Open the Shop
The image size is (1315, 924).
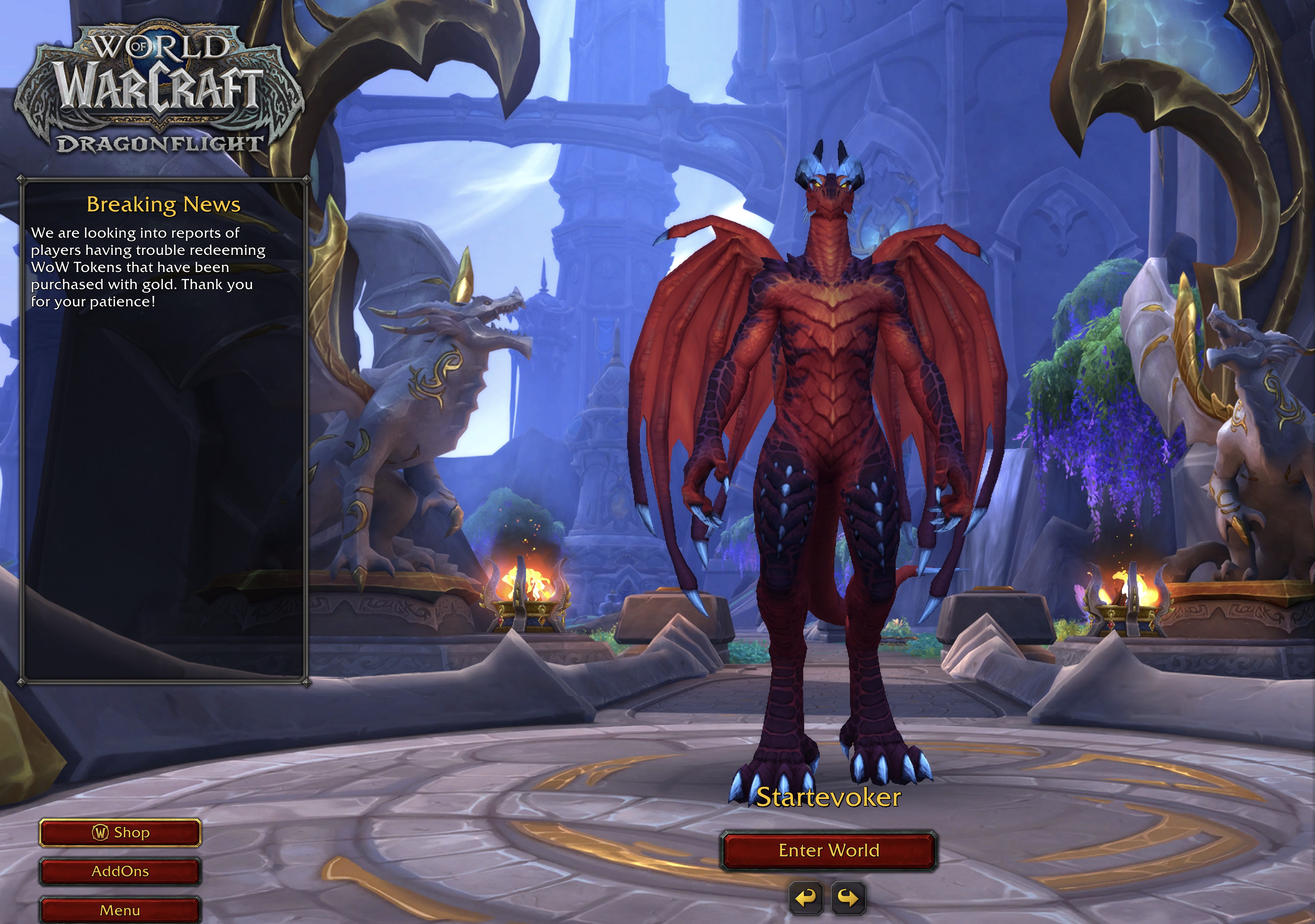(x=120, y=832)
